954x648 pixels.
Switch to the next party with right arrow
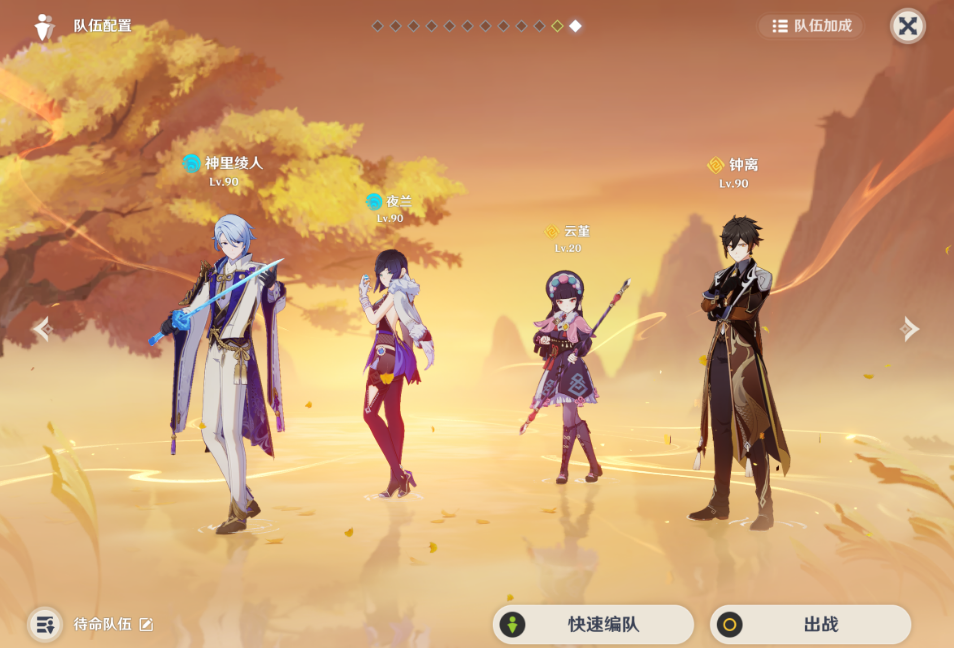909,328
